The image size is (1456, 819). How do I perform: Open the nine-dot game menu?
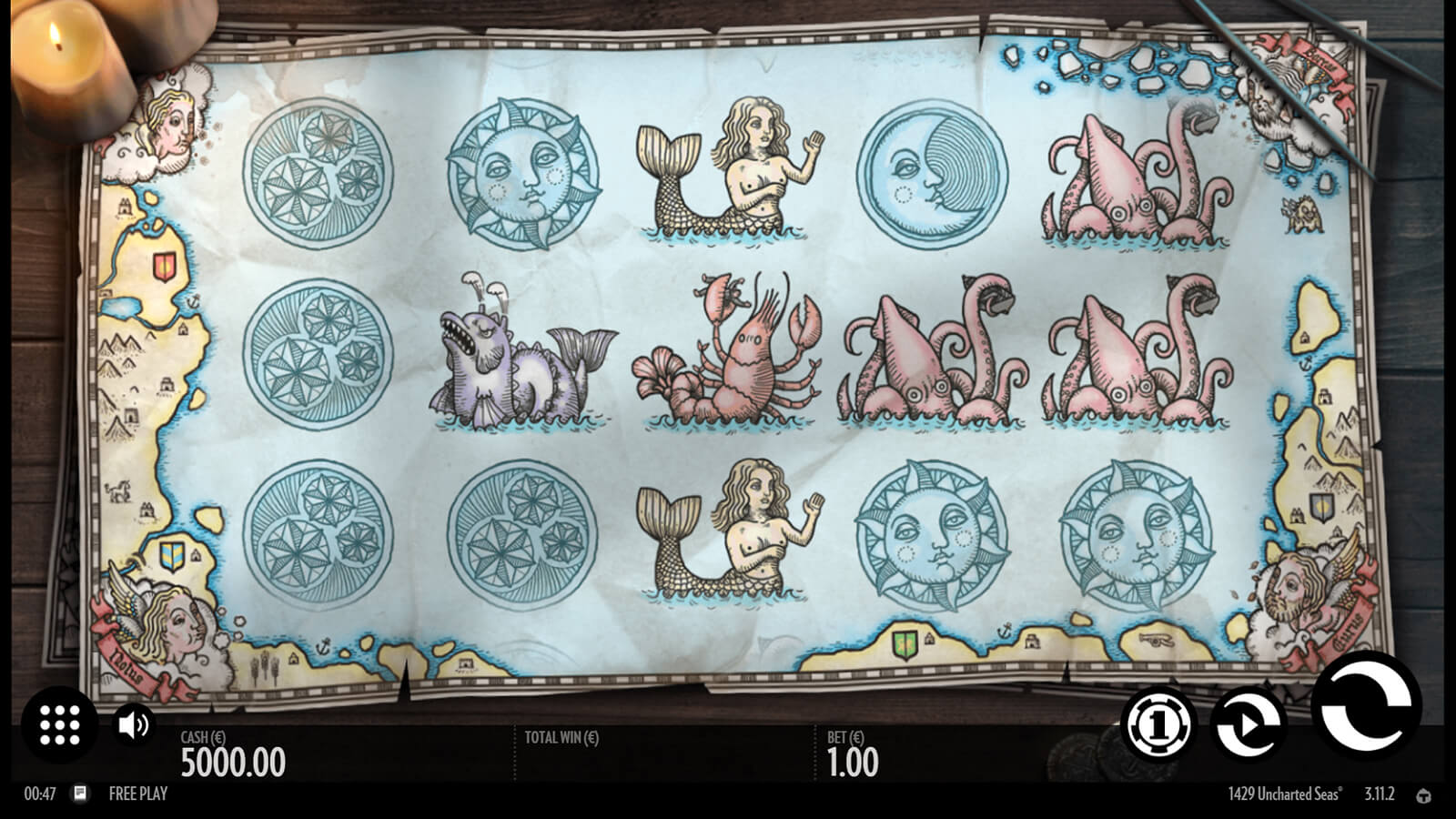coord(60,724)
